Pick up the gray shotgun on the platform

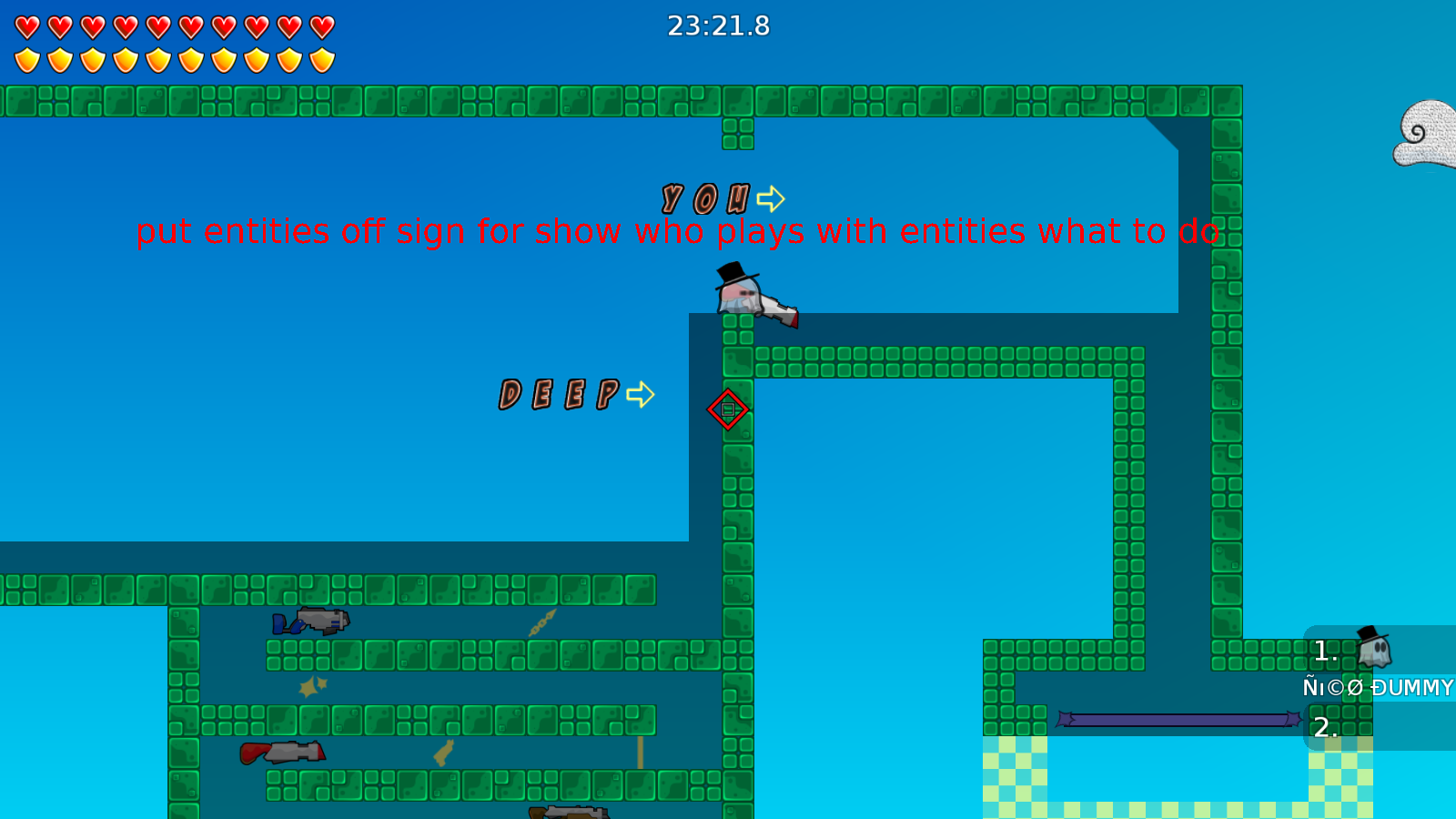[320, 620]
